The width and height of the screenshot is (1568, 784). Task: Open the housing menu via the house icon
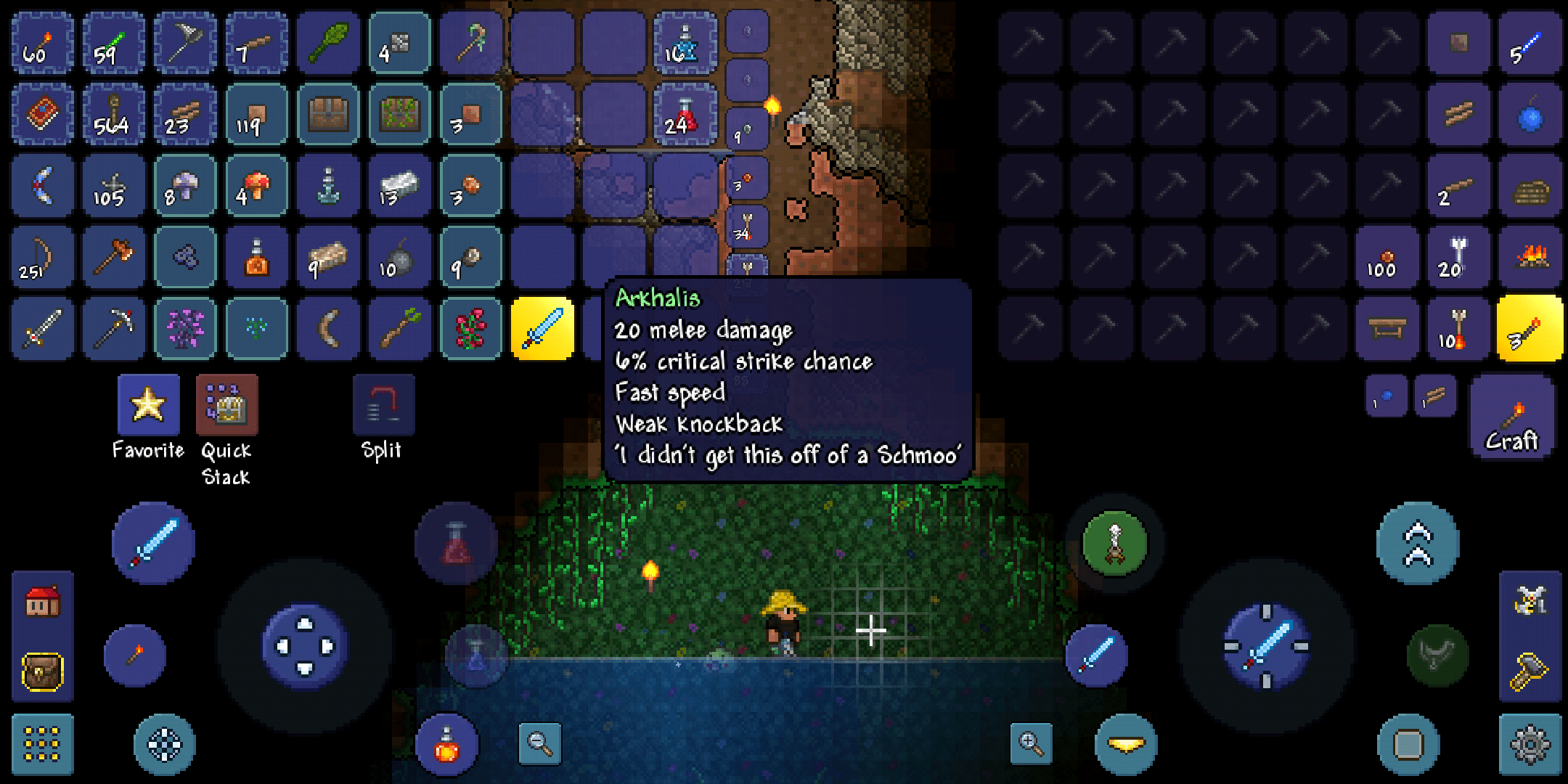coord(41,603)
